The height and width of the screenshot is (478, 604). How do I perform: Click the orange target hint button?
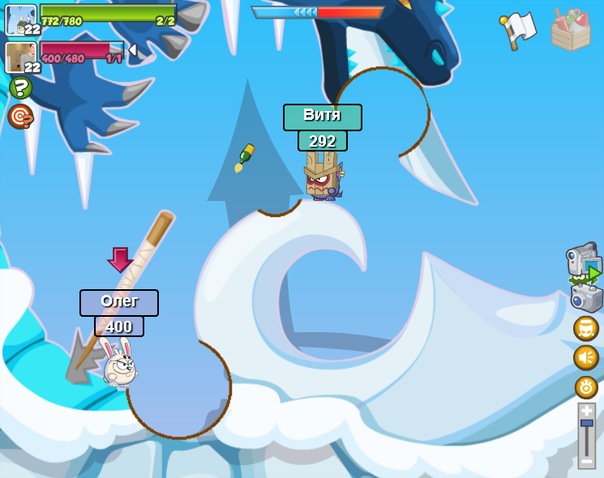(21, 116)
